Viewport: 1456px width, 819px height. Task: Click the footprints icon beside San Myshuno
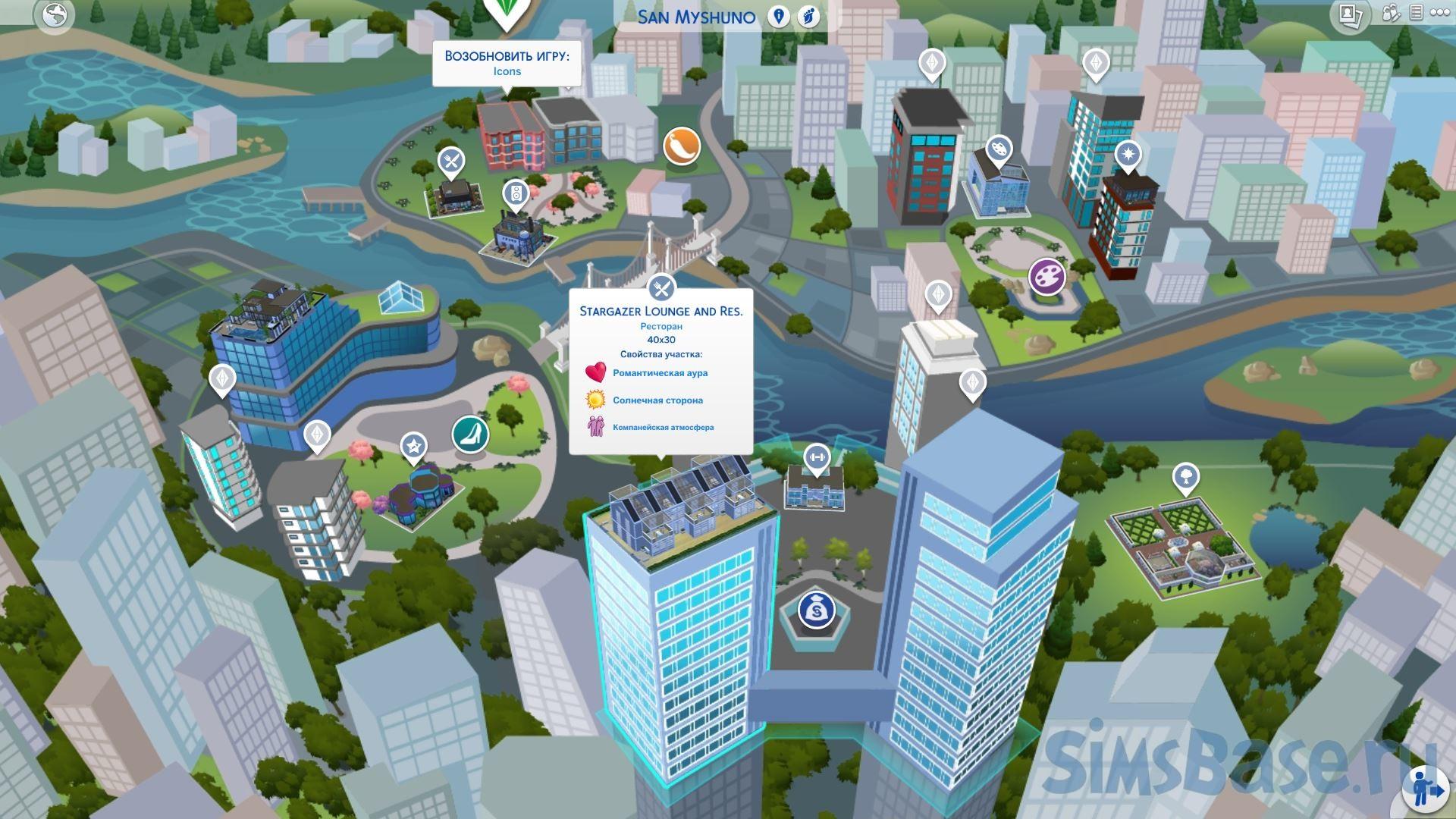[809, 17]
